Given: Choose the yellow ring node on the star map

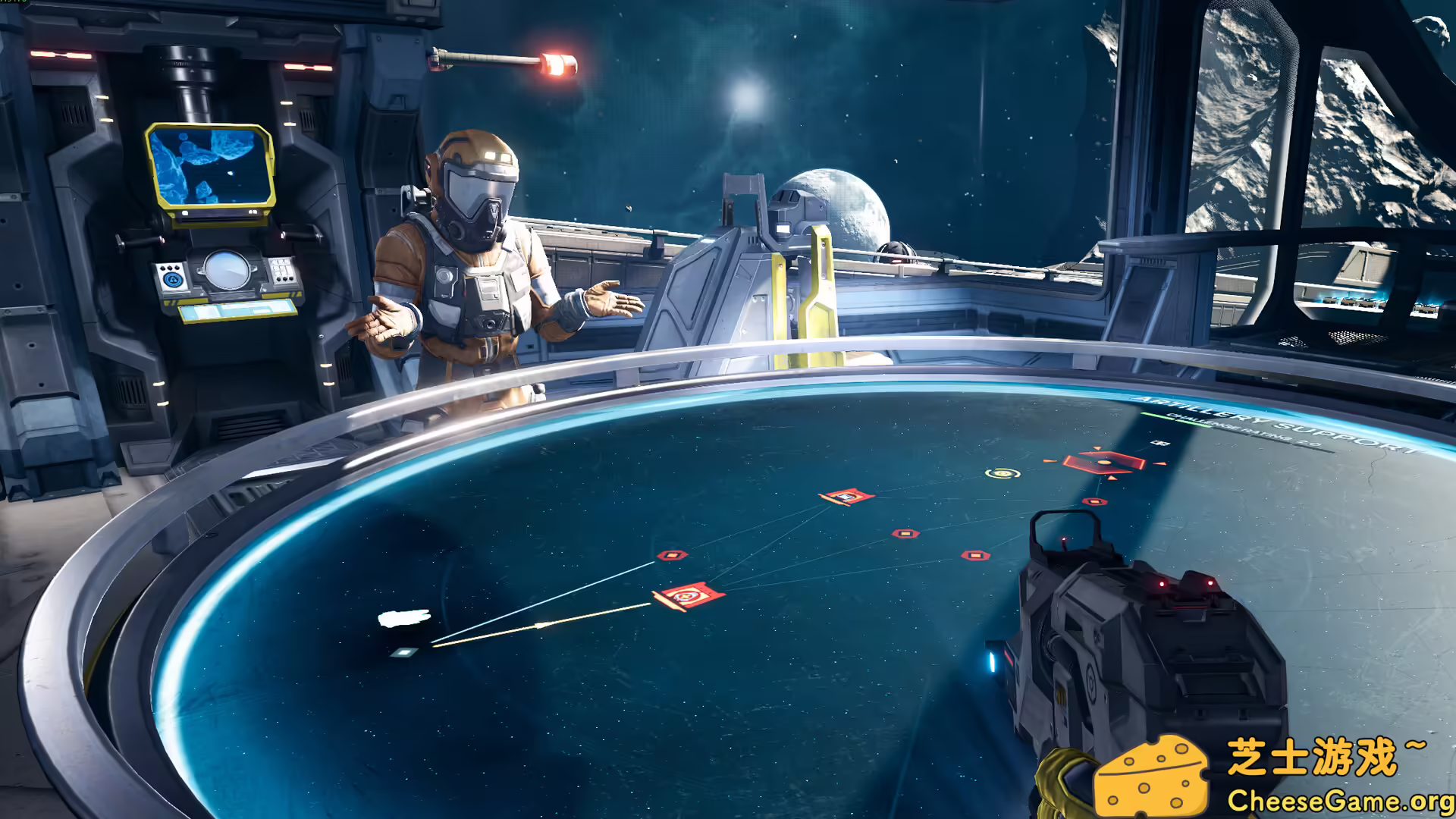Looking at the screenshot, I should pos(1003,474).
